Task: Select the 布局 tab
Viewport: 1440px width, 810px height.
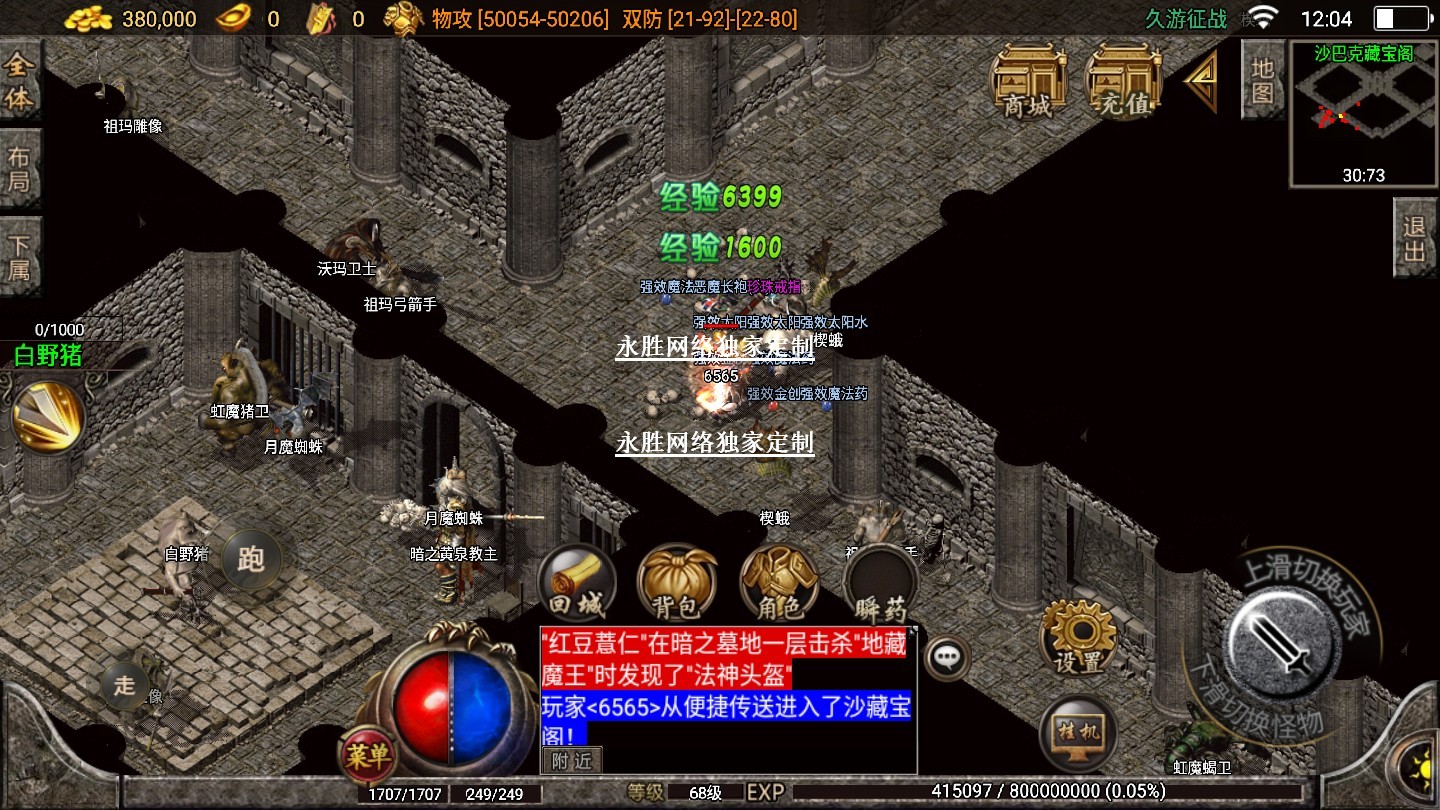Action: point(19,169)
